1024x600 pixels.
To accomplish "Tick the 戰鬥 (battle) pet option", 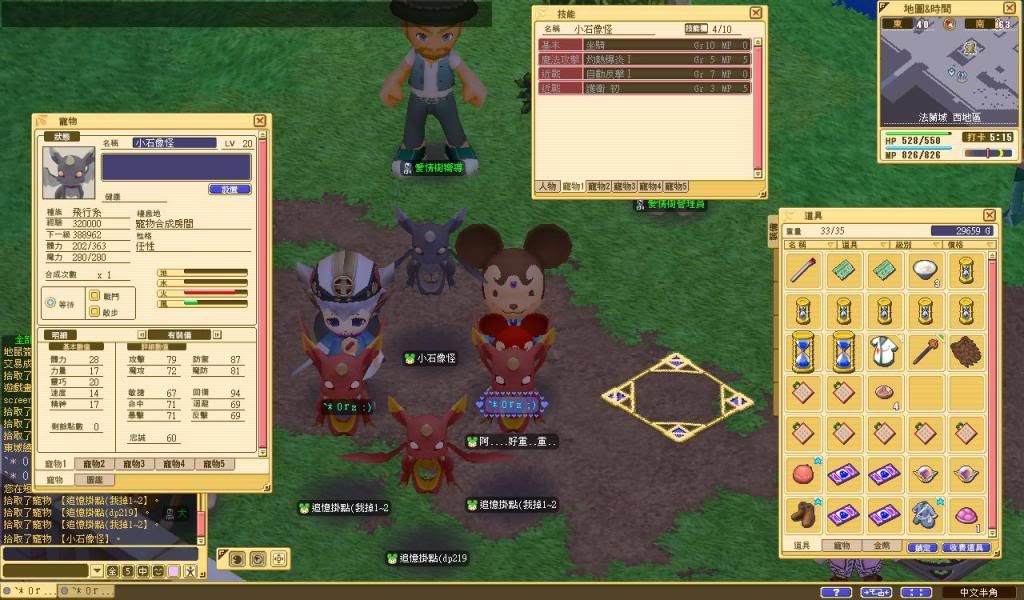I will 96,296.
